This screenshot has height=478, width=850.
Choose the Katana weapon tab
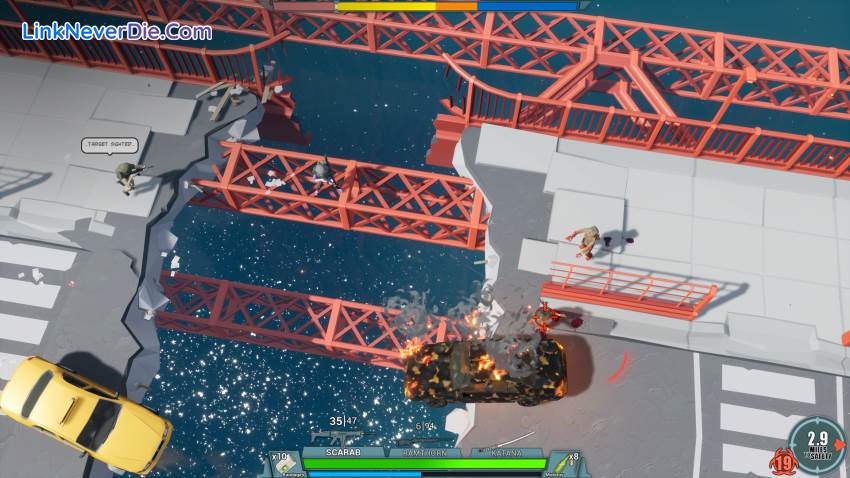(x=506, y=452)
